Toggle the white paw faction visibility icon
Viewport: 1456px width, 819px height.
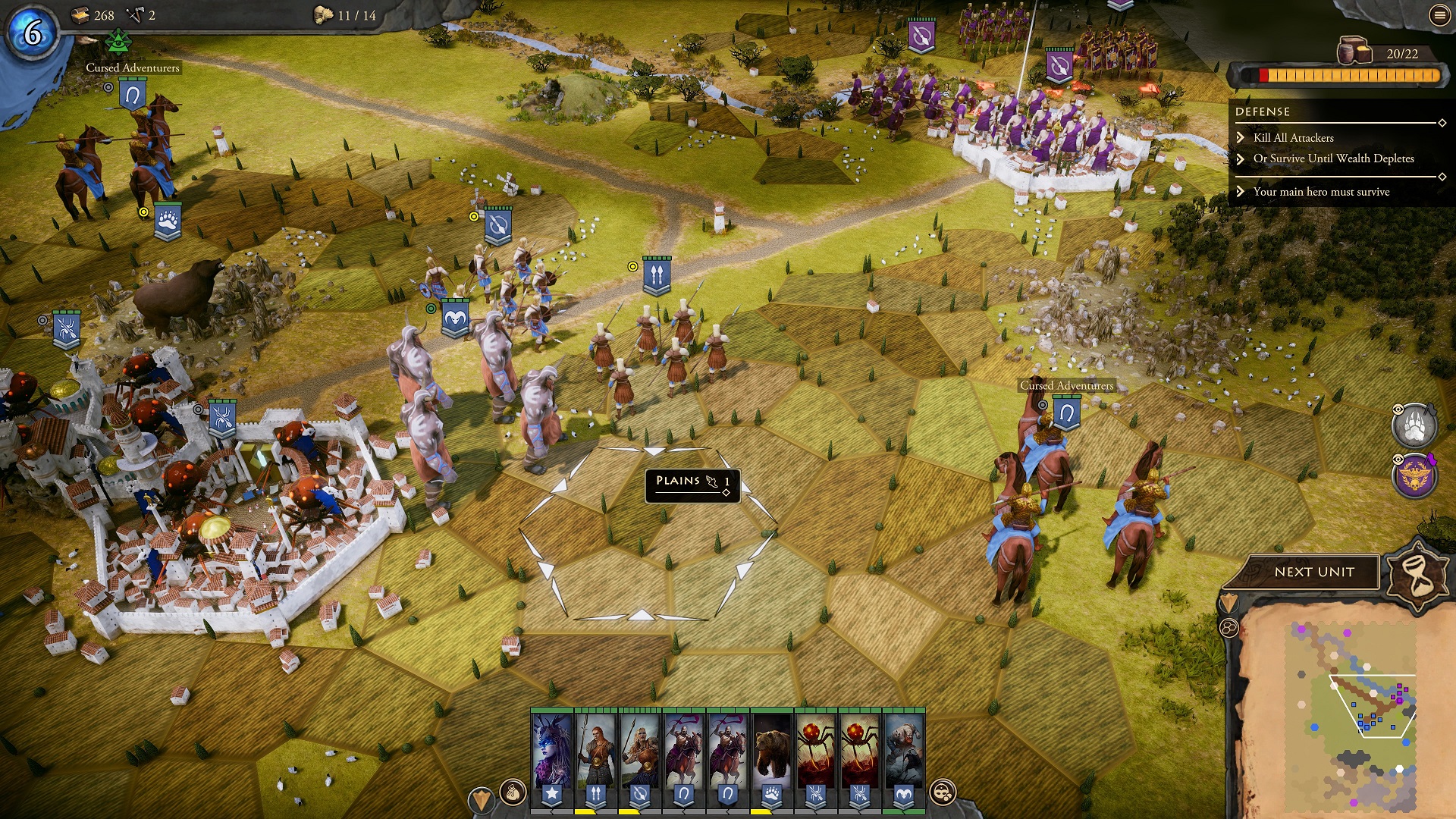(x=1414, y=425)
